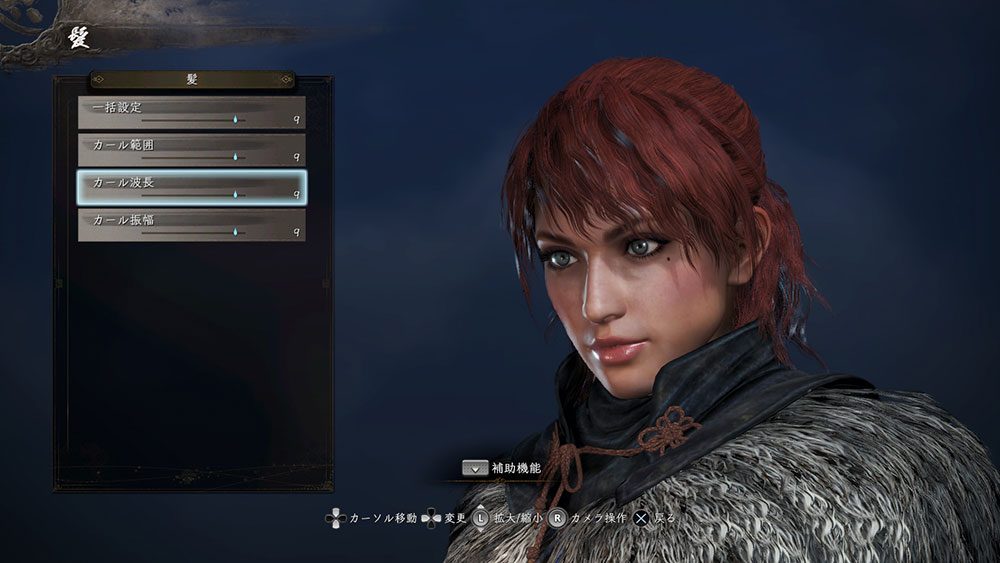The height and width of the screenshot is (563, 1000).
Task: Select the highlighted カール波長 slider row
Action: (192, 188)
